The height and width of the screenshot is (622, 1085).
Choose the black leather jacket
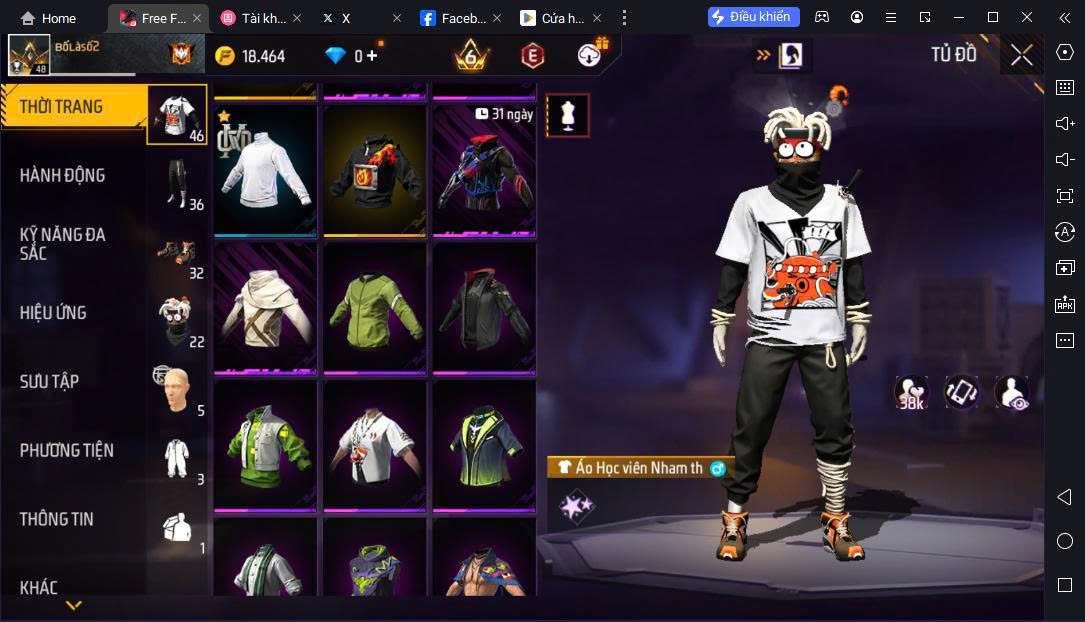click(x=484, y=307)
